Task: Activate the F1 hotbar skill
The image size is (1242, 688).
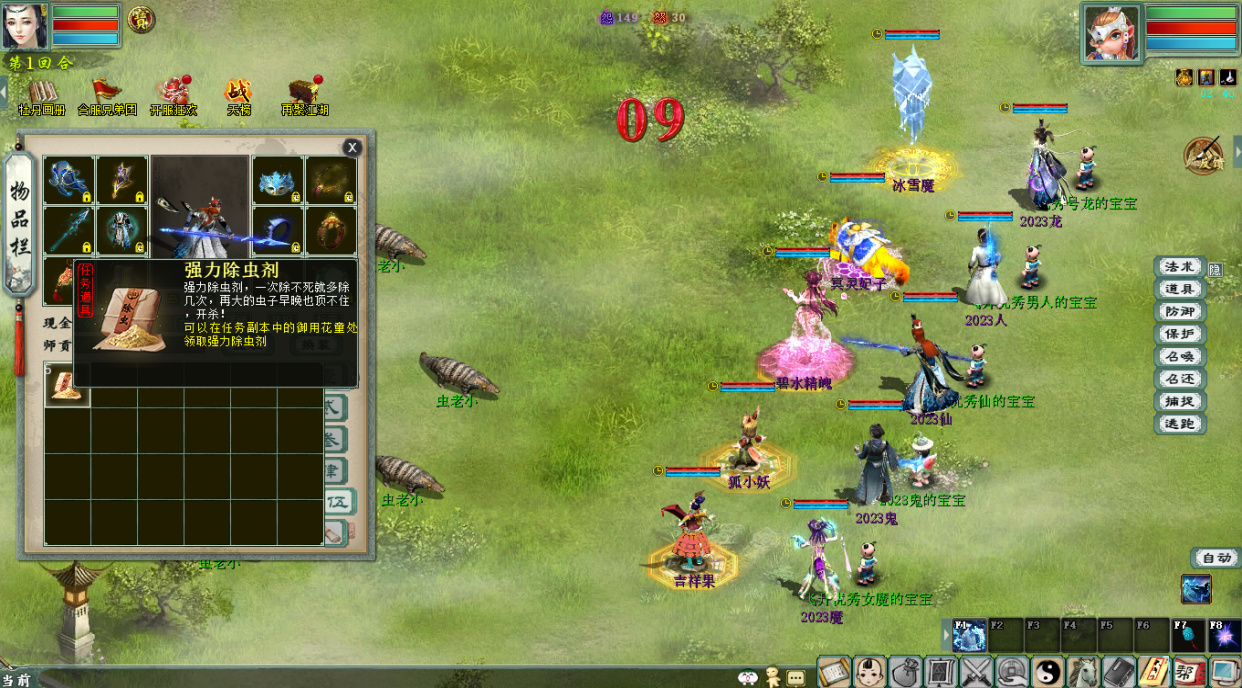Action: 969,636
